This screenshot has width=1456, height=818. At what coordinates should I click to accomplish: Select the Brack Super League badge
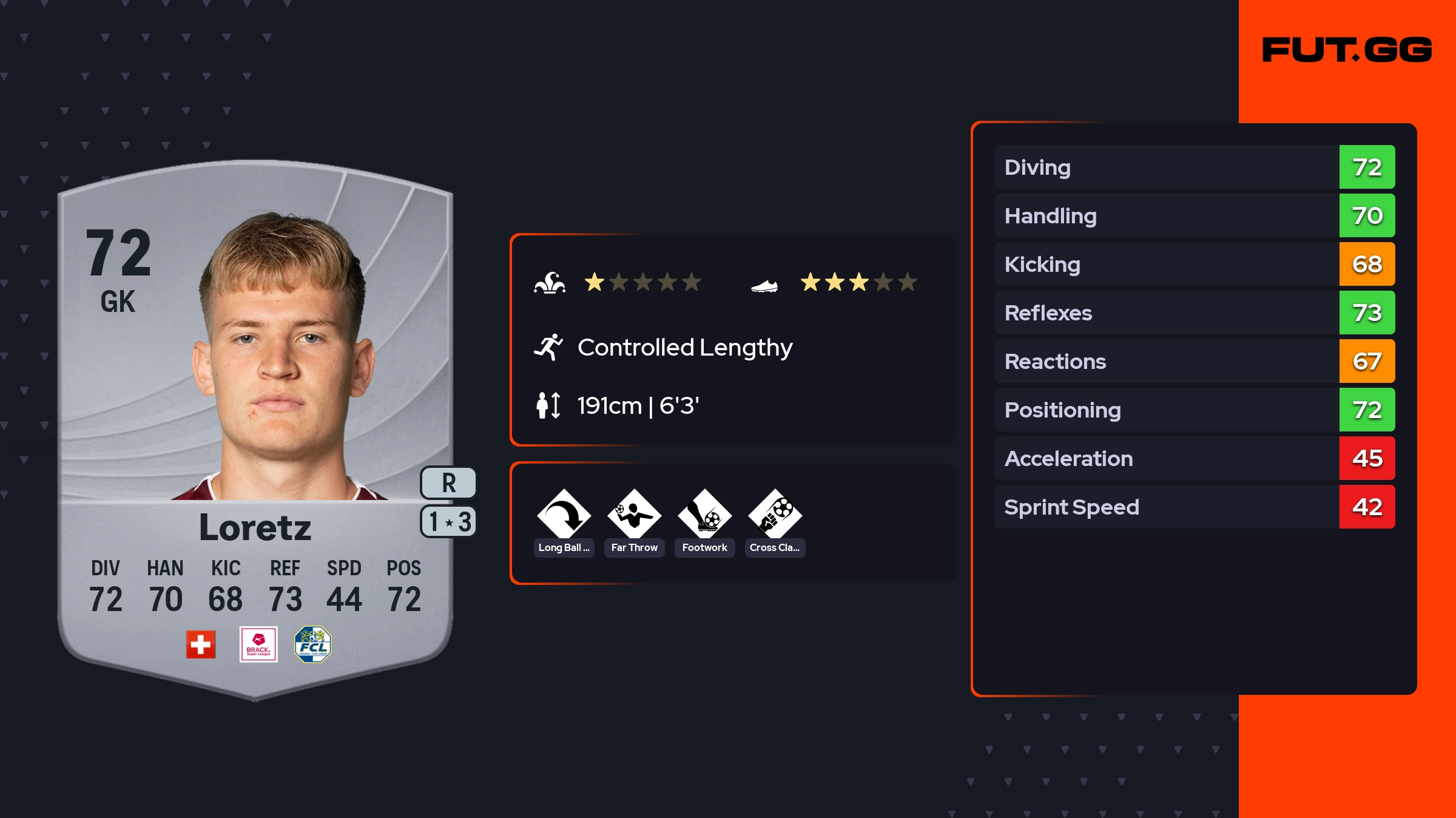pyautogui.click(x=258, y=644)
